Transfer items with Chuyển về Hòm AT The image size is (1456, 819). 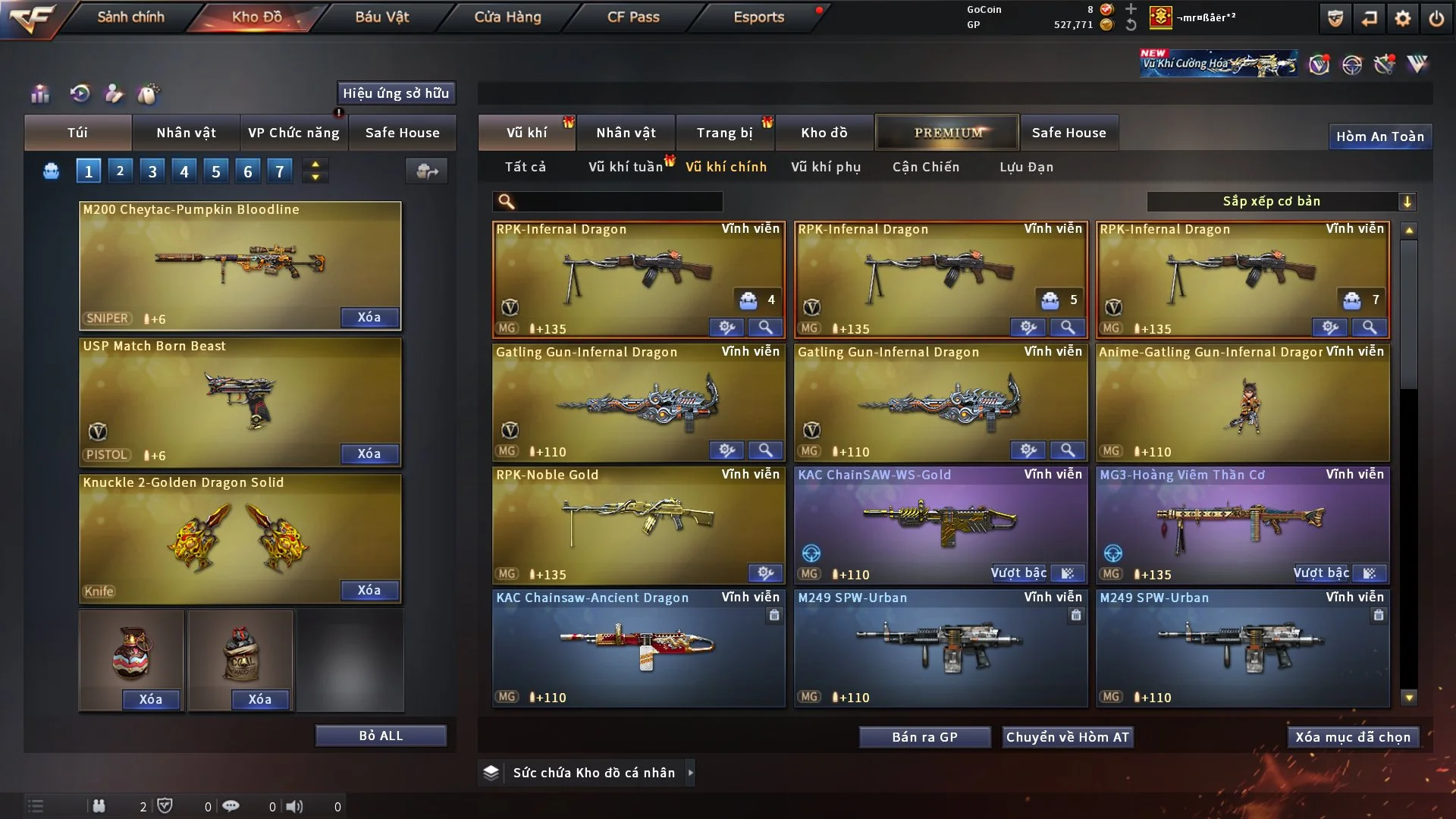pos(1067,737)
